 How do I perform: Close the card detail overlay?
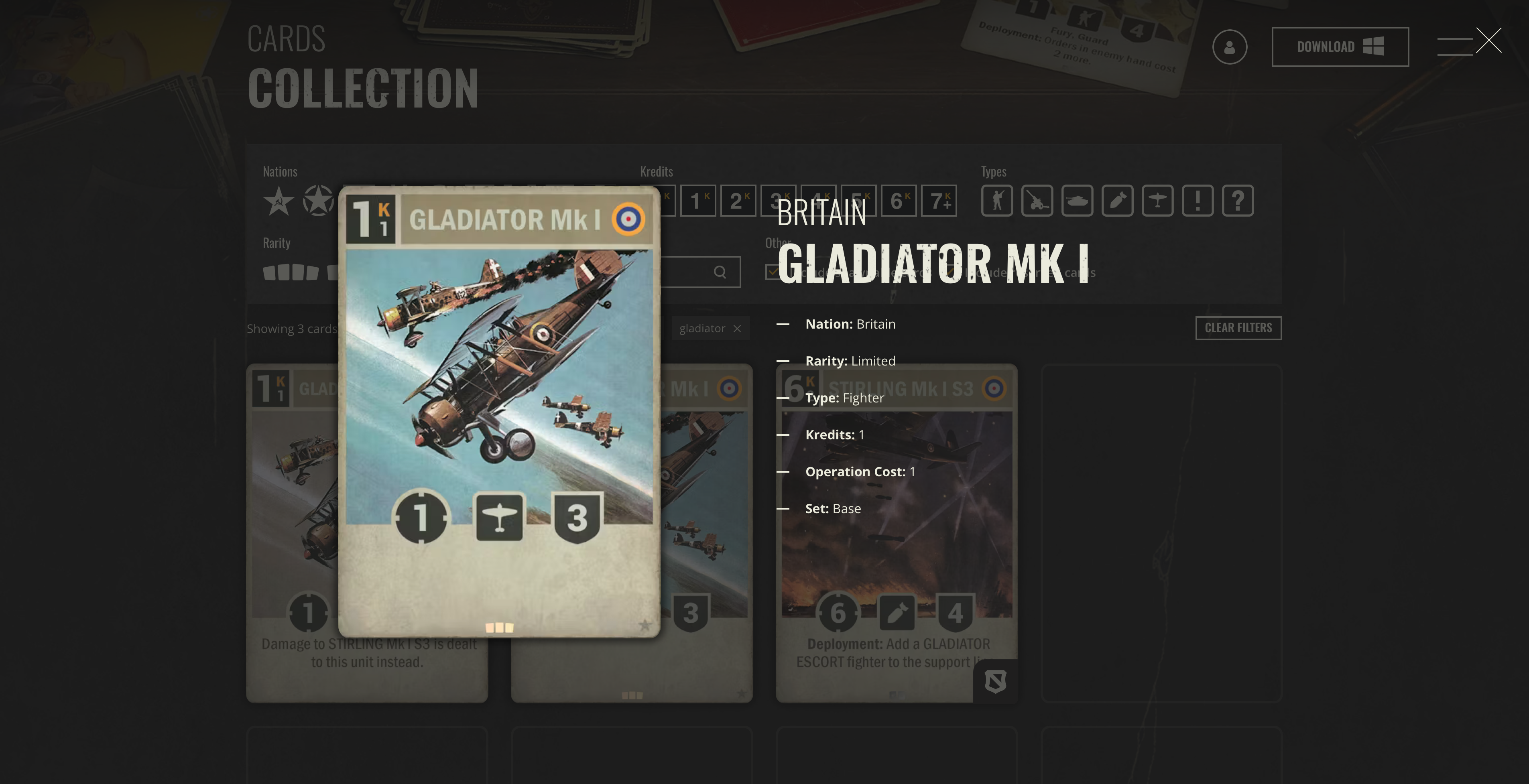[1488, 41]
